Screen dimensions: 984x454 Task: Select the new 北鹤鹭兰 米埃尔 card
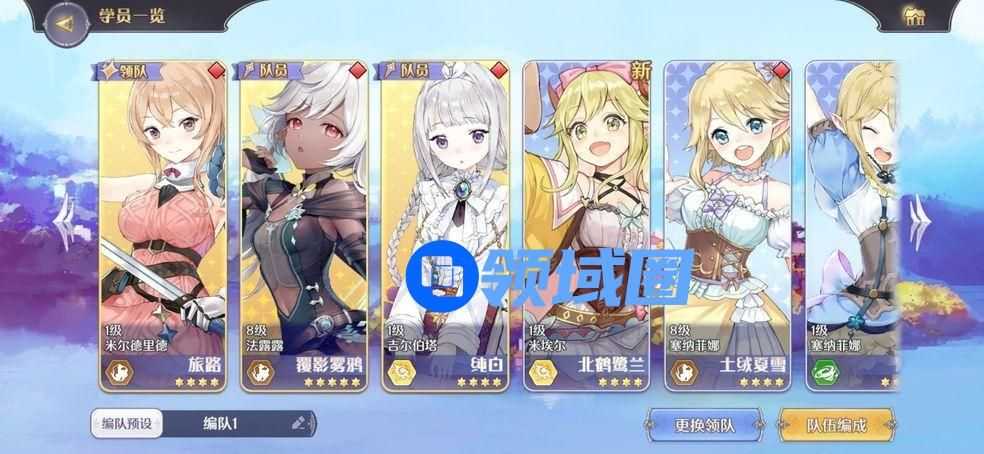(588, 225)
